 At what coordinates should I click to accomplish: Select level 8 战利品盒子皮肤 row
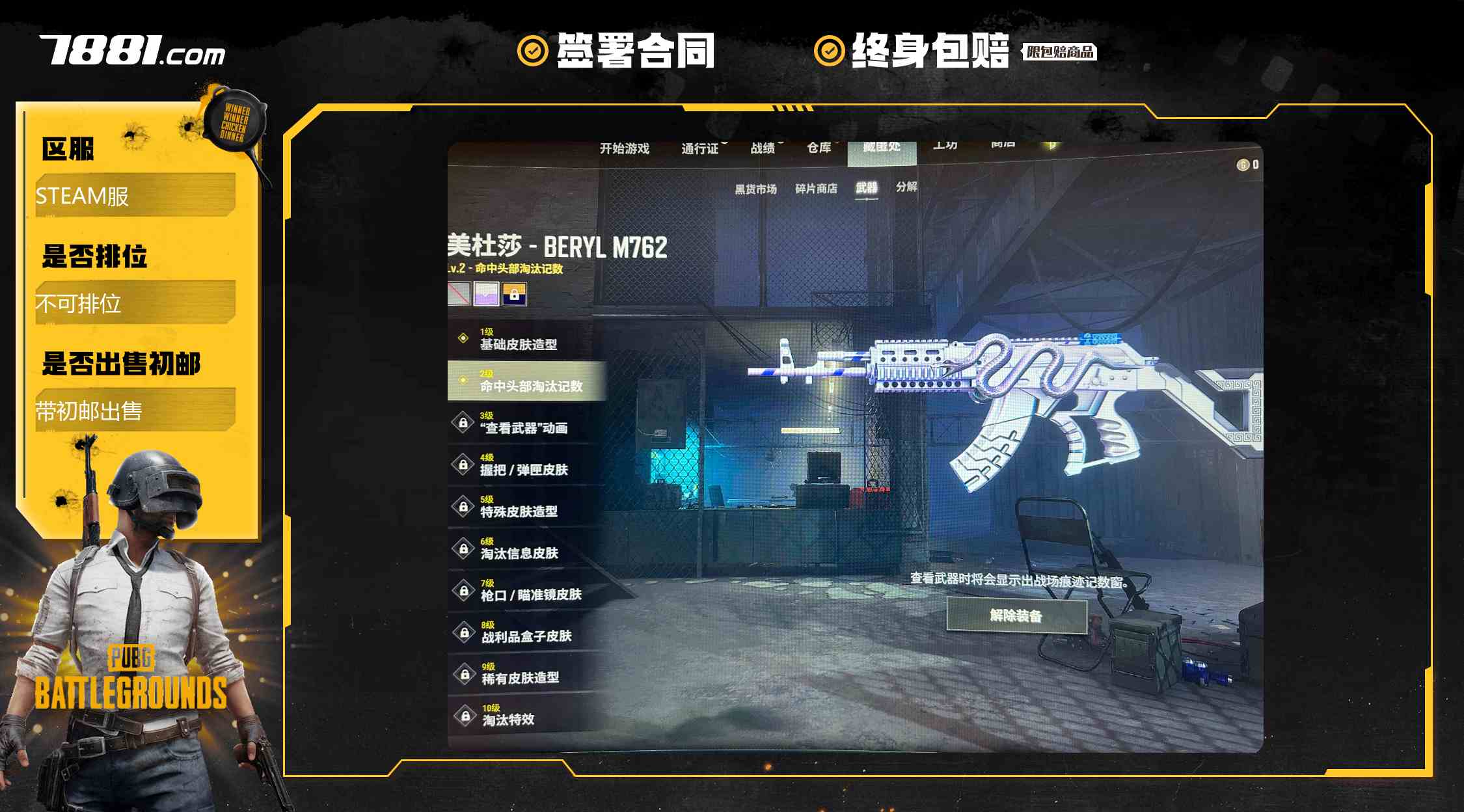pyautogui.click(x=526, y=631)
